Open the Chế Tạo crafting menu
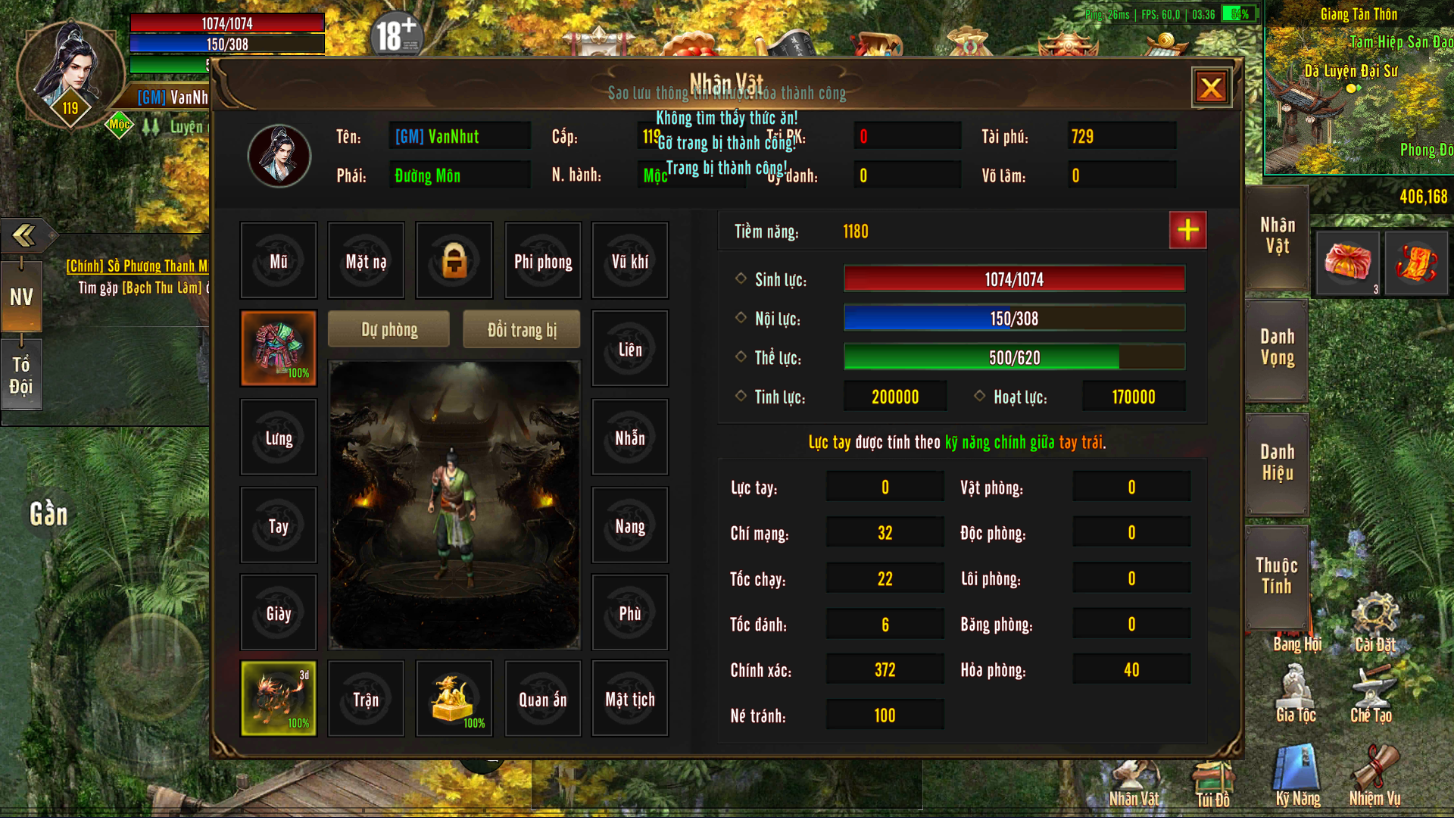 tap(1371, 693)
